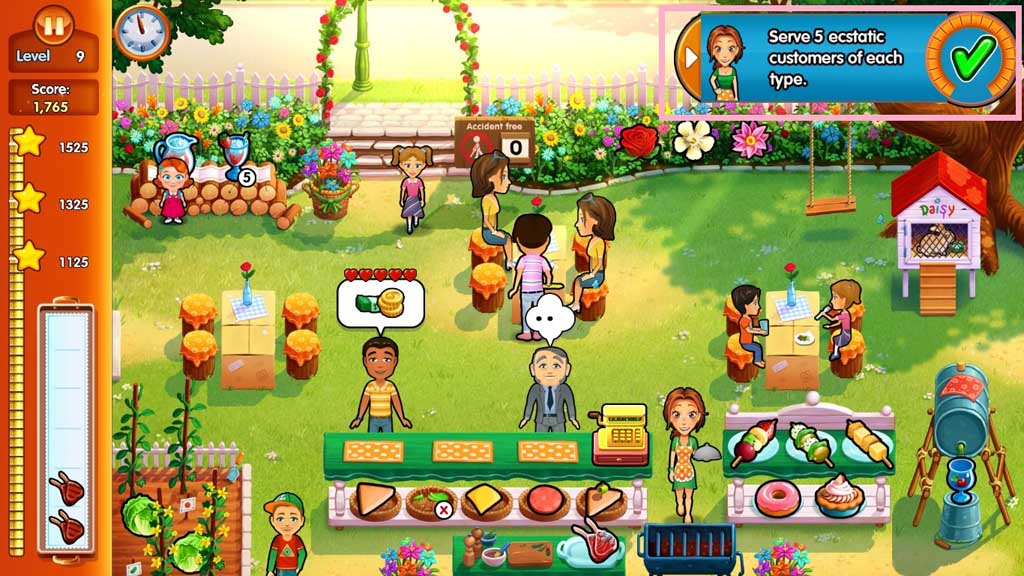Open the 'Serve 5 ecstatic customers' objective
This screenshot has height=576, width=1024.
[832, 57]
